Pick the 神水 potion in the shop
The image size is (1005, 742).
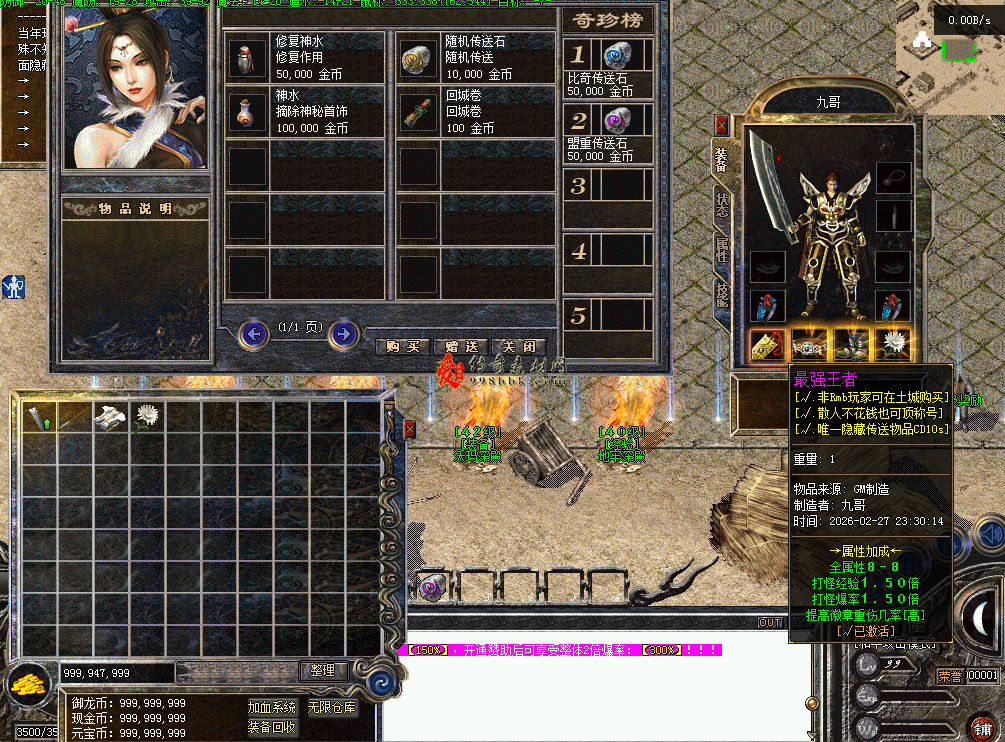(246, 113)
